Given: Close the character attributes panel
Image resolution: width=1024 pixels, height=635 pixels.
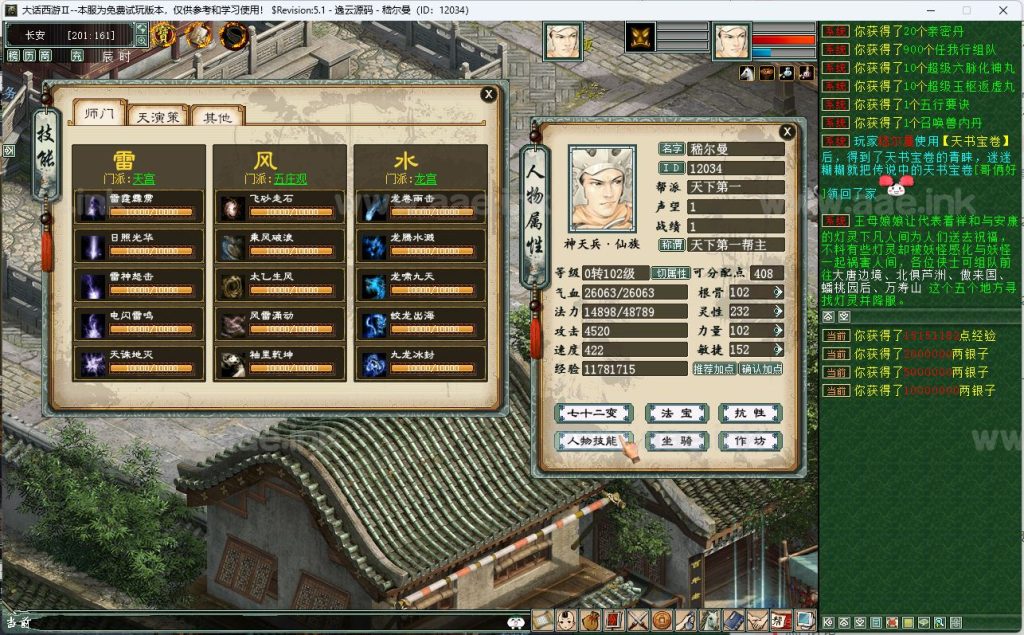Looking at the screenshot, I should [787, 131].
